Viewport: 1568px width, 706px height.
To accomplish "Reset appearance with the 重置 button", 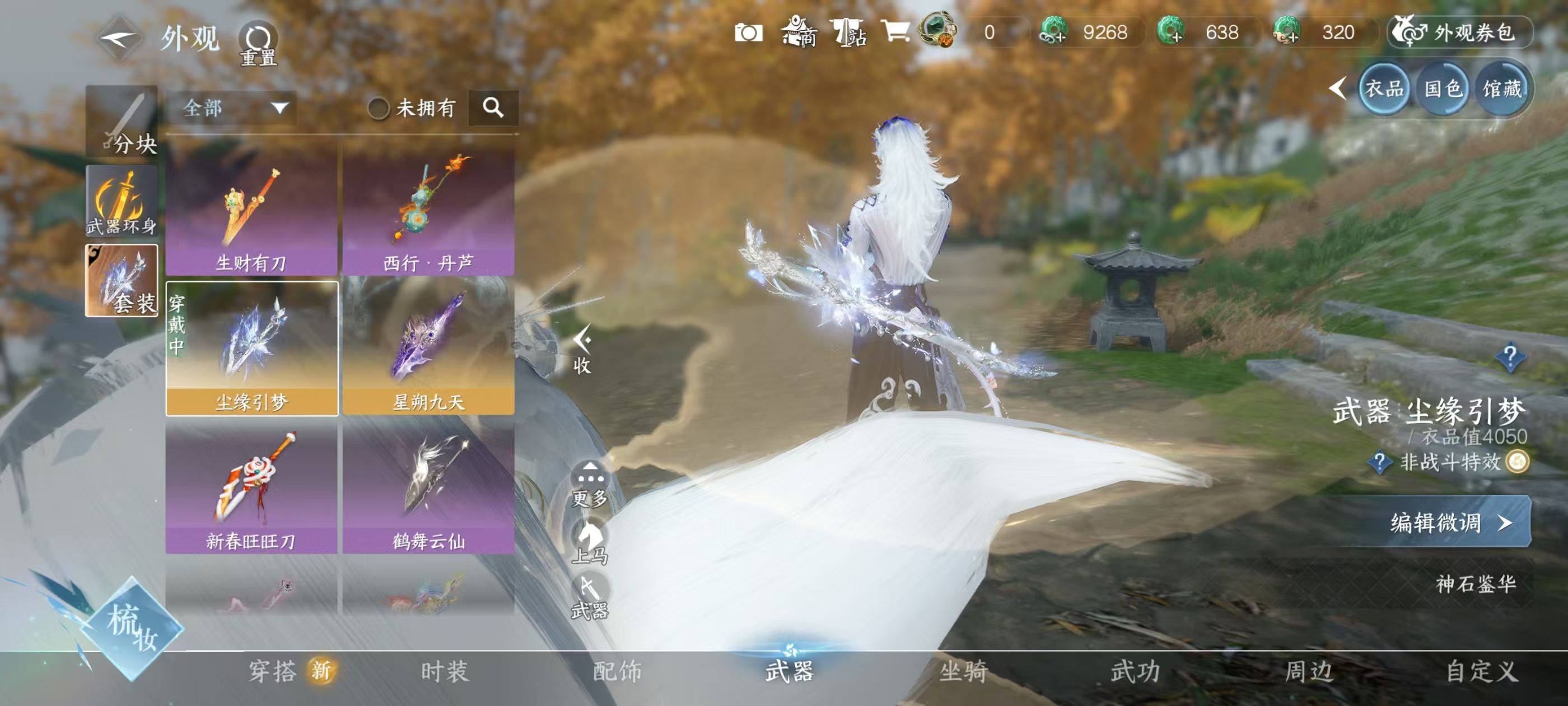I will (x=258, y=44).
